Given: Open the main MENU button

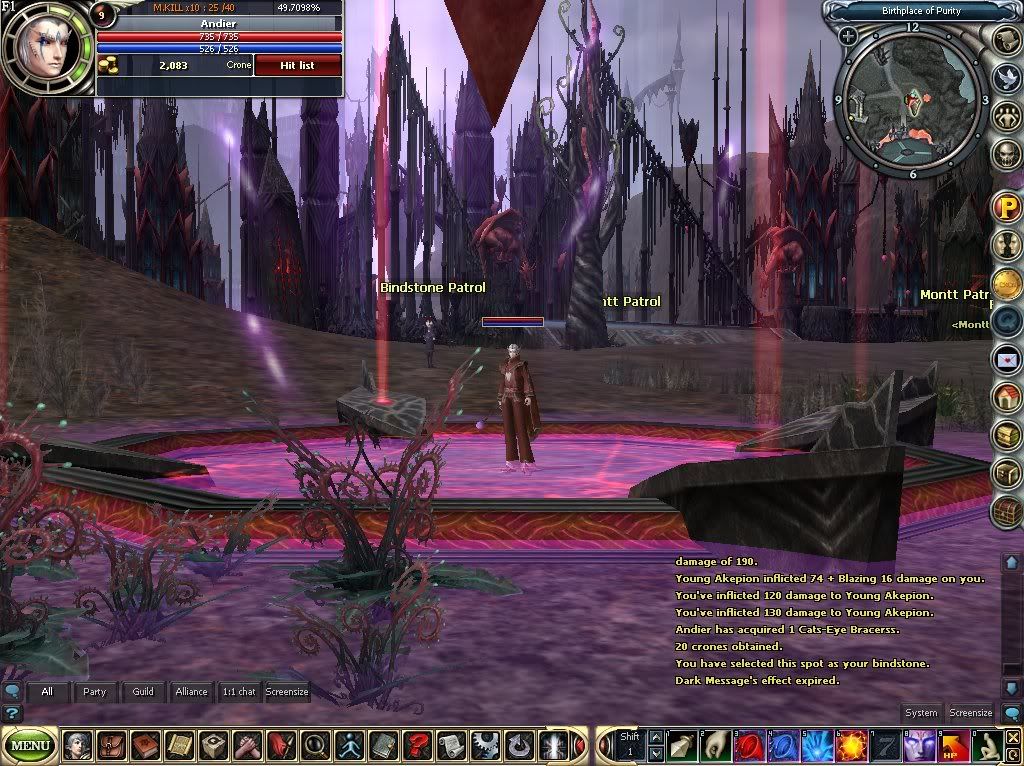Looking at the screenshot, I should (x=31, y=745).
